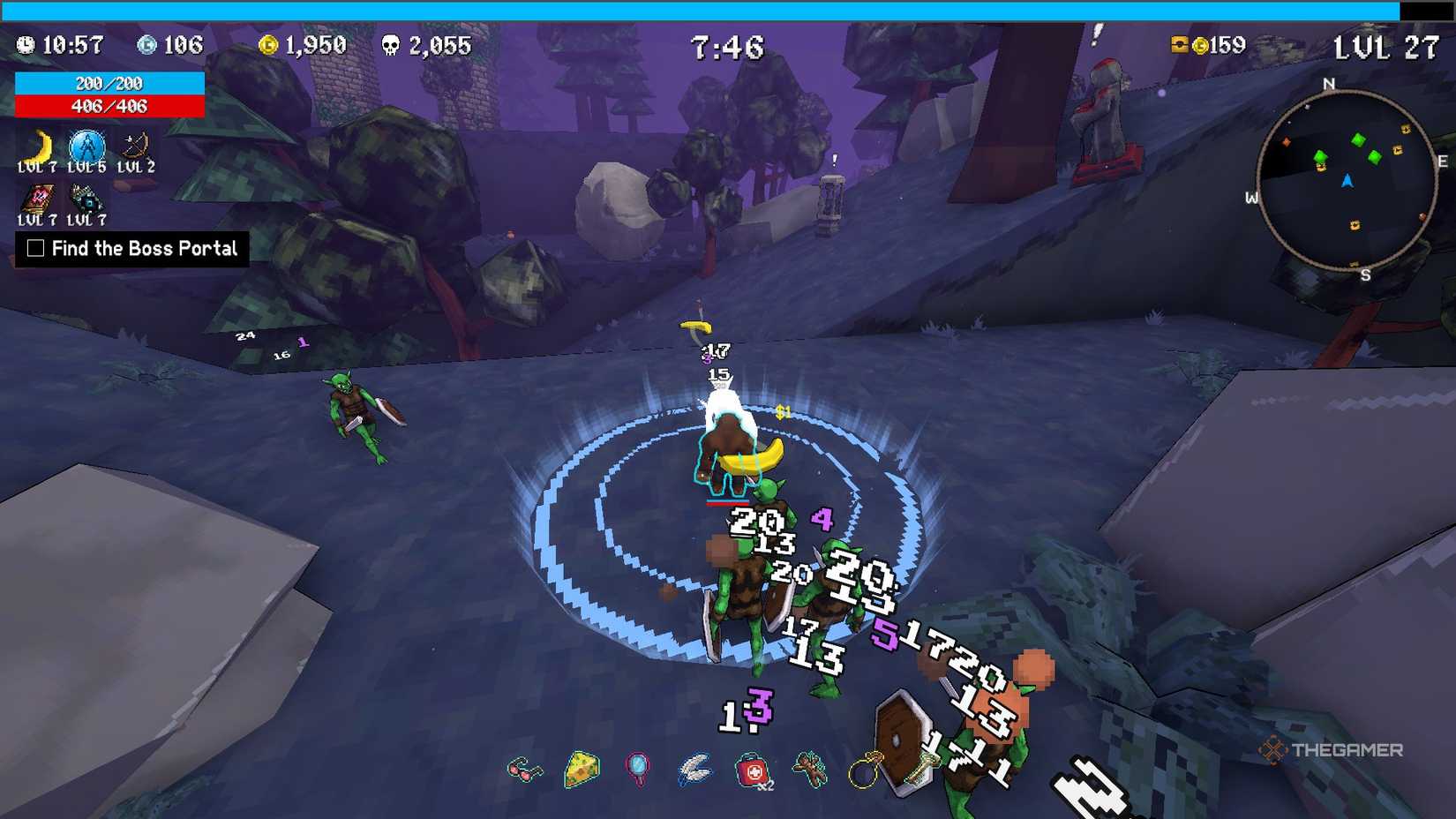1456x819 pixels.
Task: Check the Find the Boss Portal objective box
Action: pyautogui.click(x=36, y=250)
